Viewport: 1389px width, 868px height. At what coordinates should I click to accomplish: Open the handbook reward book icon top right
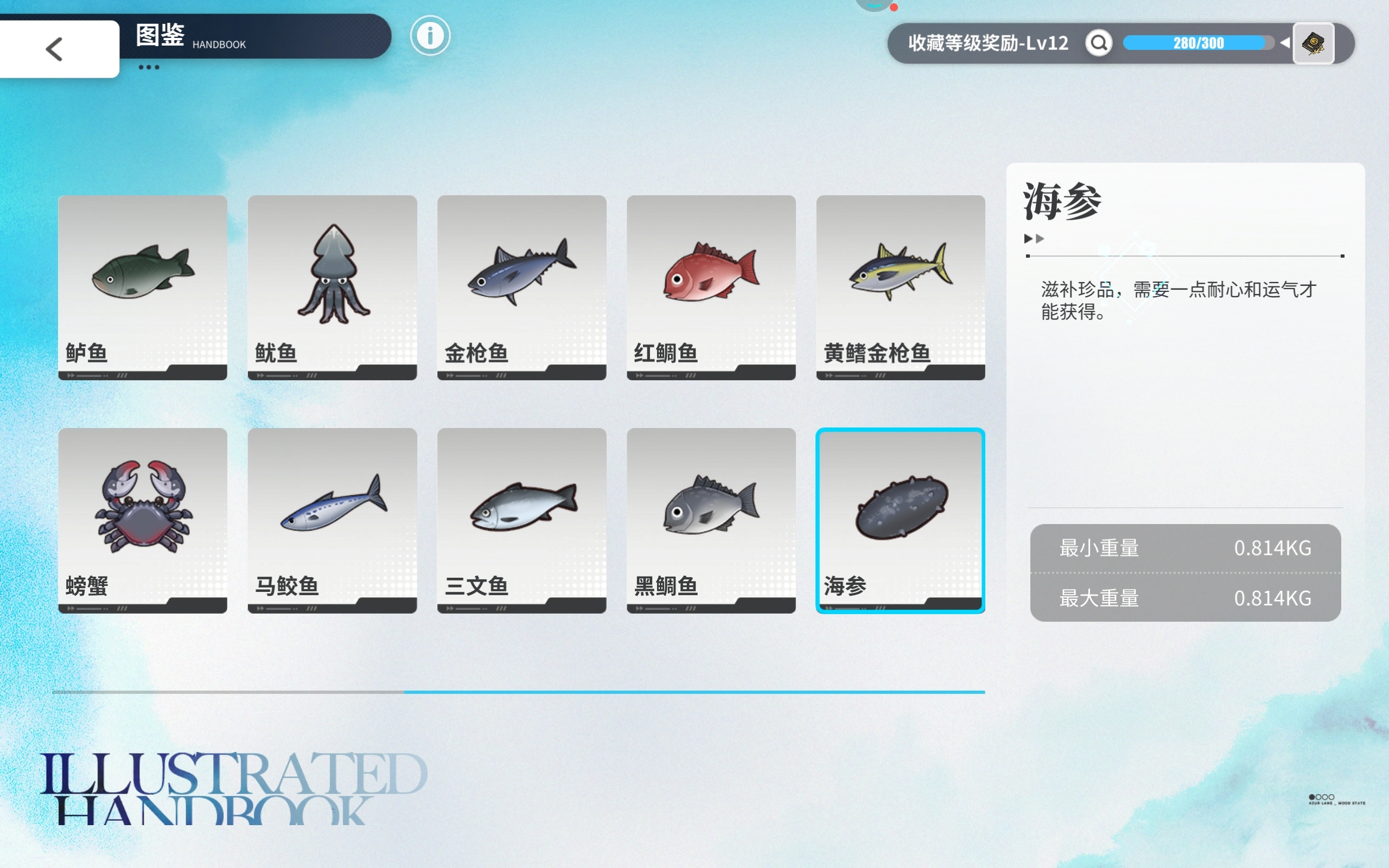(x=1314, y=43)
